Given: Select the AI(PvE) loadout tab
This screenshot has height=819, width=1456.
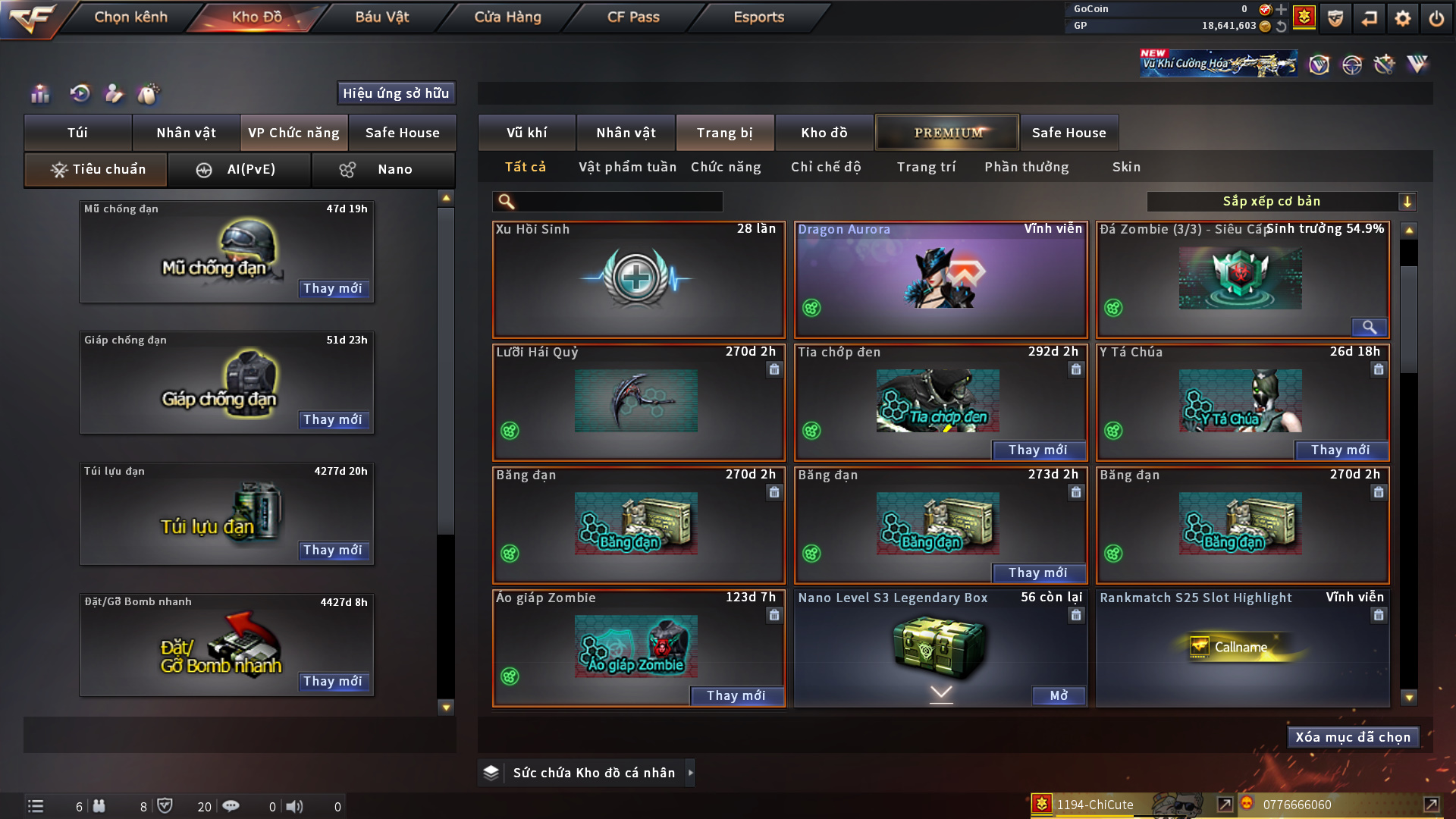Looking at the screenshot, I should [240, 169].
